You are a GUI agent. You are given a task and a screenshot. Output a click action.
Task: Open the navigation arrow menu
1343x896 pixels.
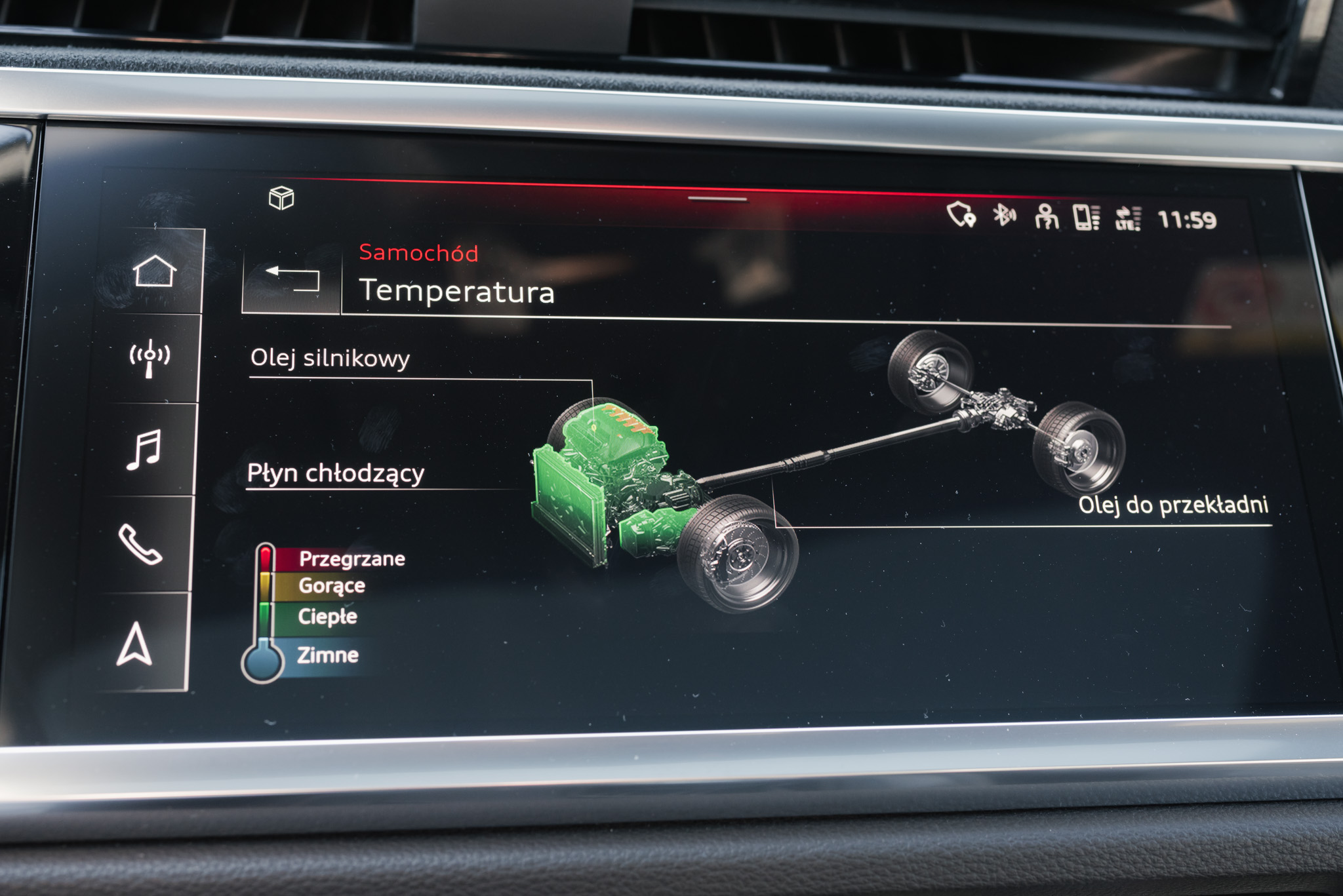pyautogui.click(x=134, y=645)
